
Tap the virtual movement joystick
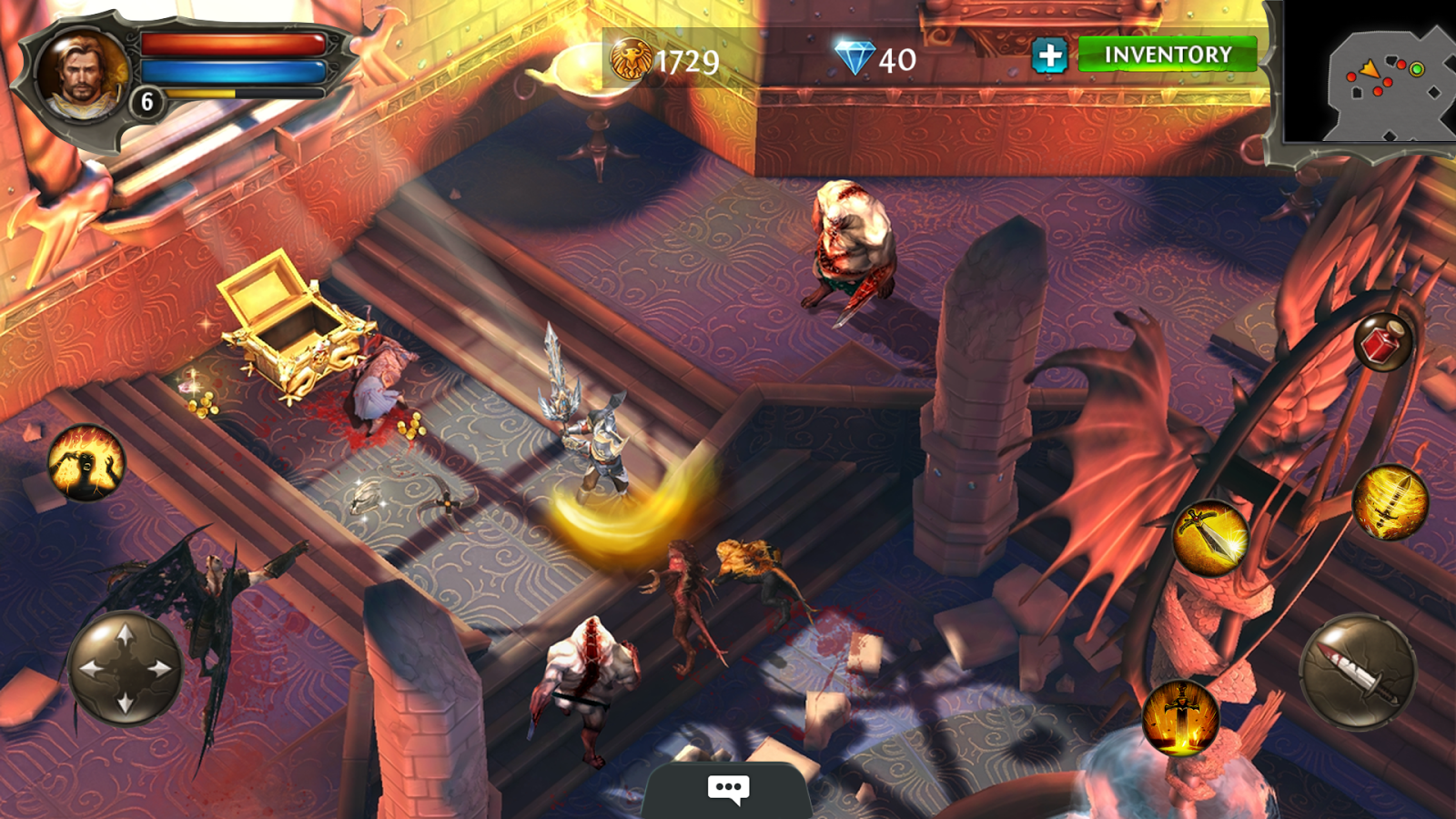(126, 668)
